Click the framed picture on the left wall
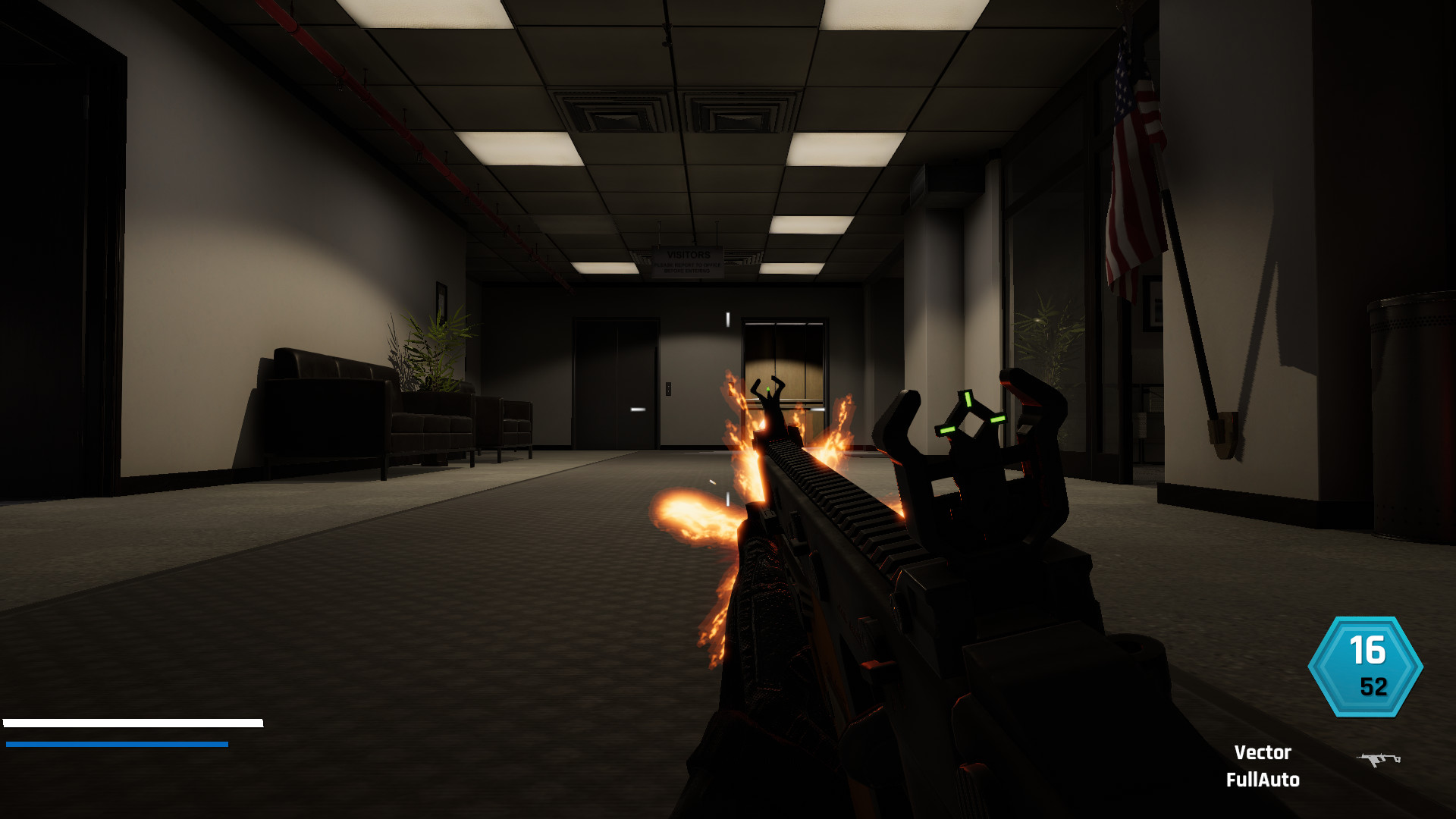This screenshot has height=819, width=1456. [441, 300]
